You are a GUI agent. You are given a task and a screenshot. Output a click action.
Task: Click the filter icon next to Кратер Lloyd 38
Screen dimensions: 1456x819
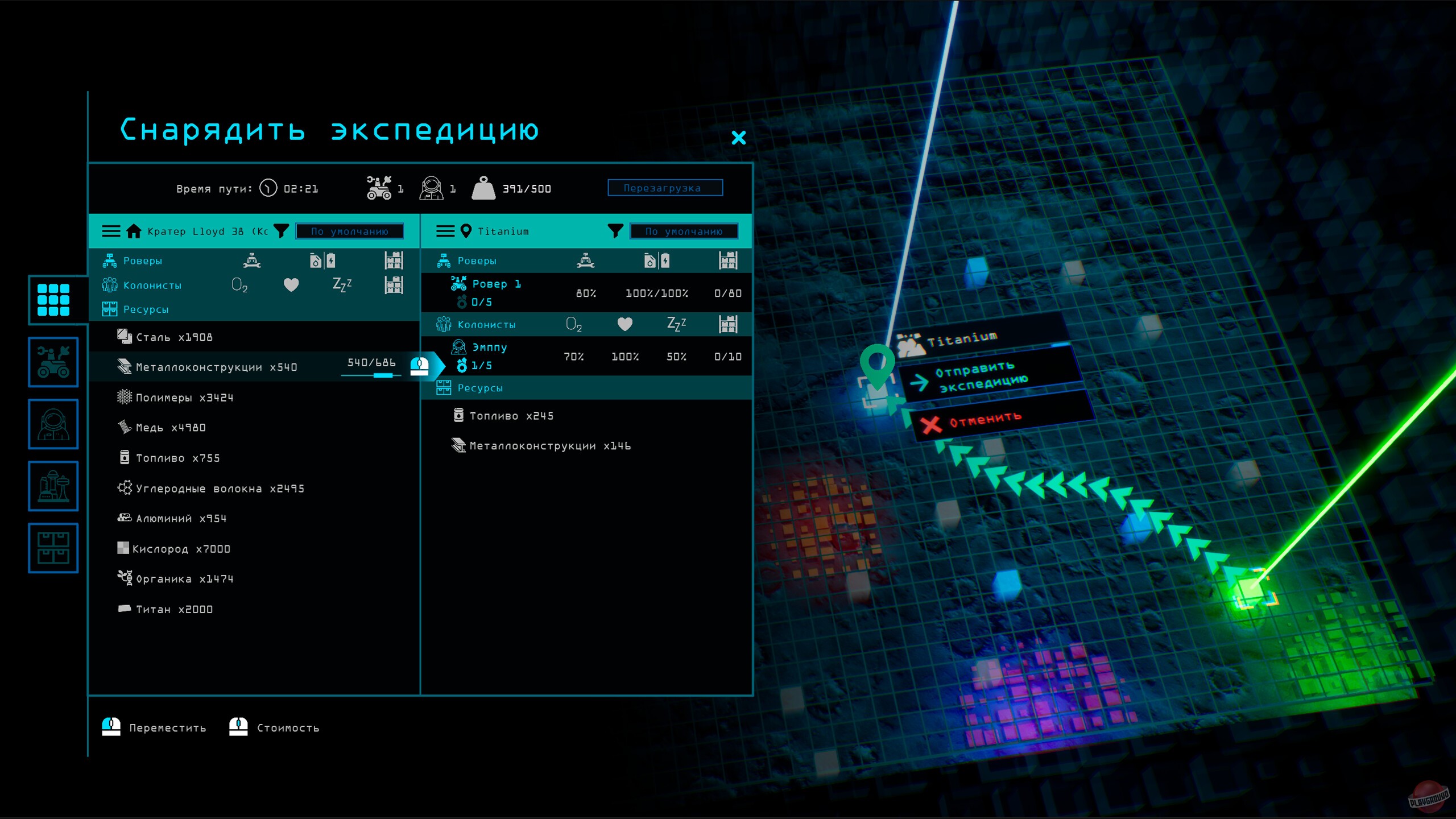pos(281,231)
